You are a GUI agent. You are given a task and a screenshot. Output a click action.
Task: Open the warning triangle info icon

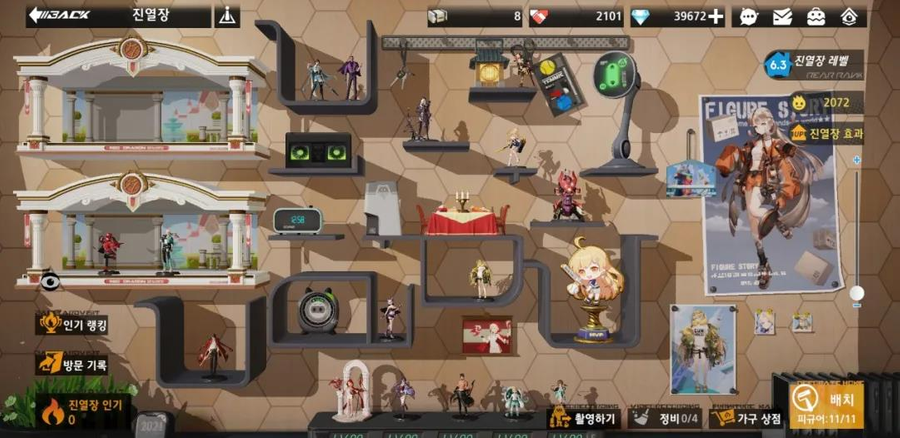pyautogui.click(x=228, y=16)
